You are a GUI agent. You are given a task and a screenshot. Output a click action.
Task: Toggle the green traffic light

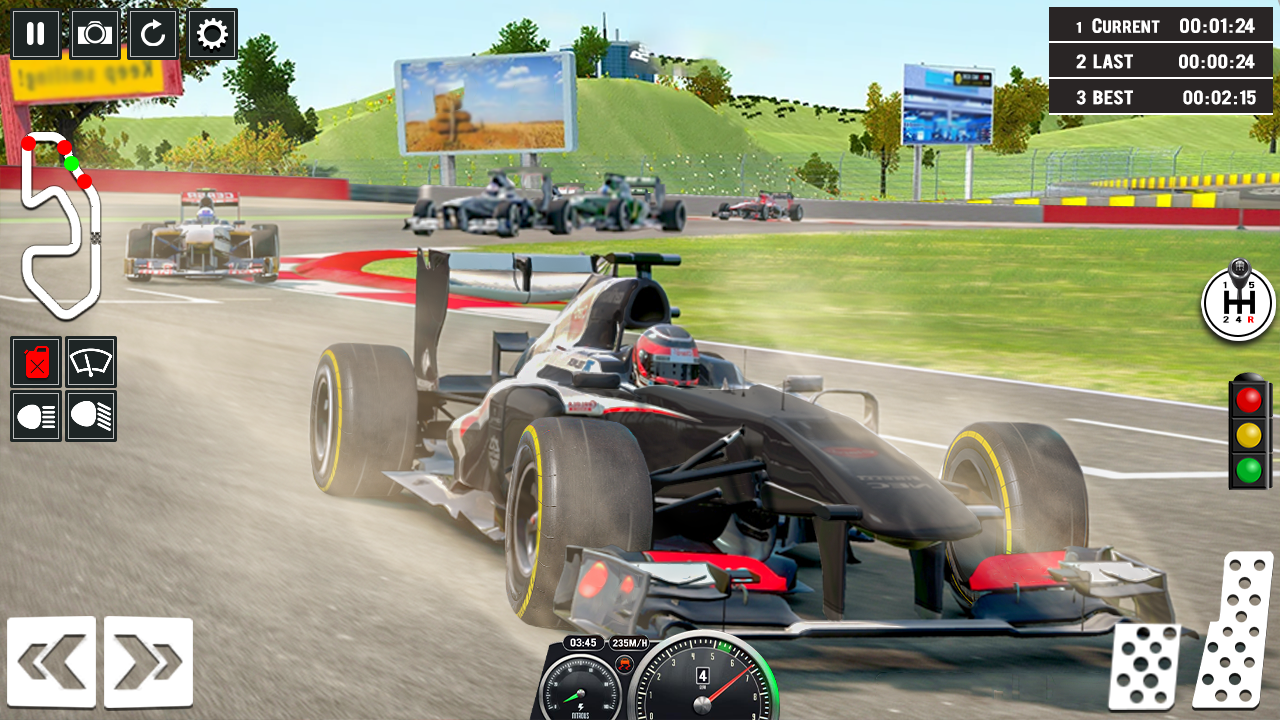[1247, 466]
